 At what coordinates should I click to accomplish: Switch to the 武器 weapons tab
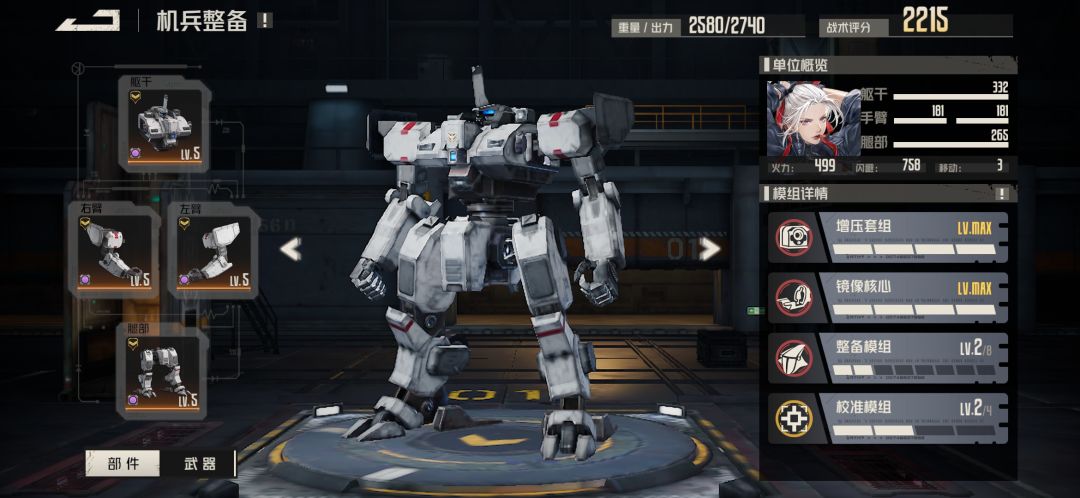[200, 463]
